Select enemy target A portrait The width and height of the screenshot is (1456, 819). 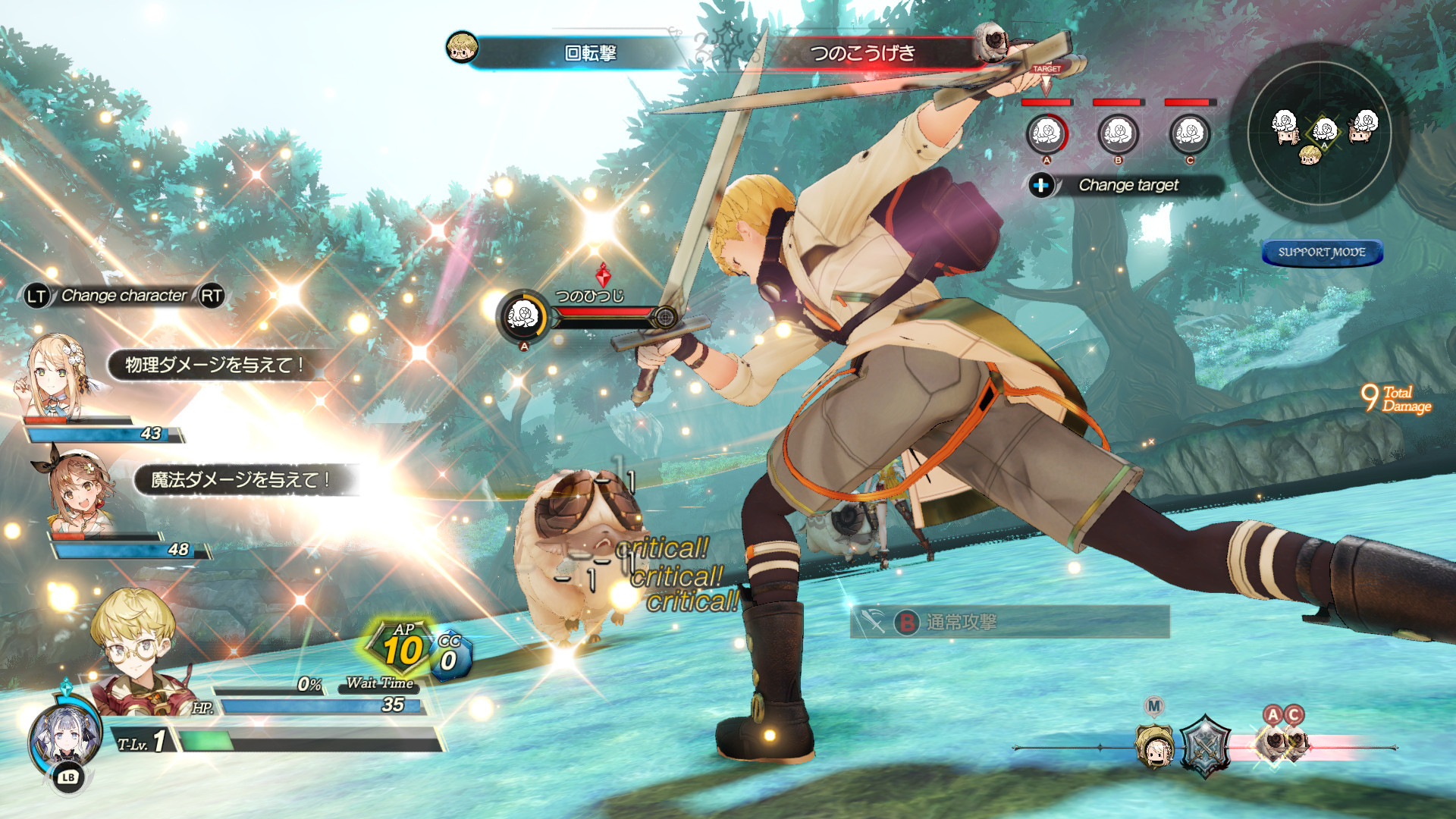[1046, 134]
